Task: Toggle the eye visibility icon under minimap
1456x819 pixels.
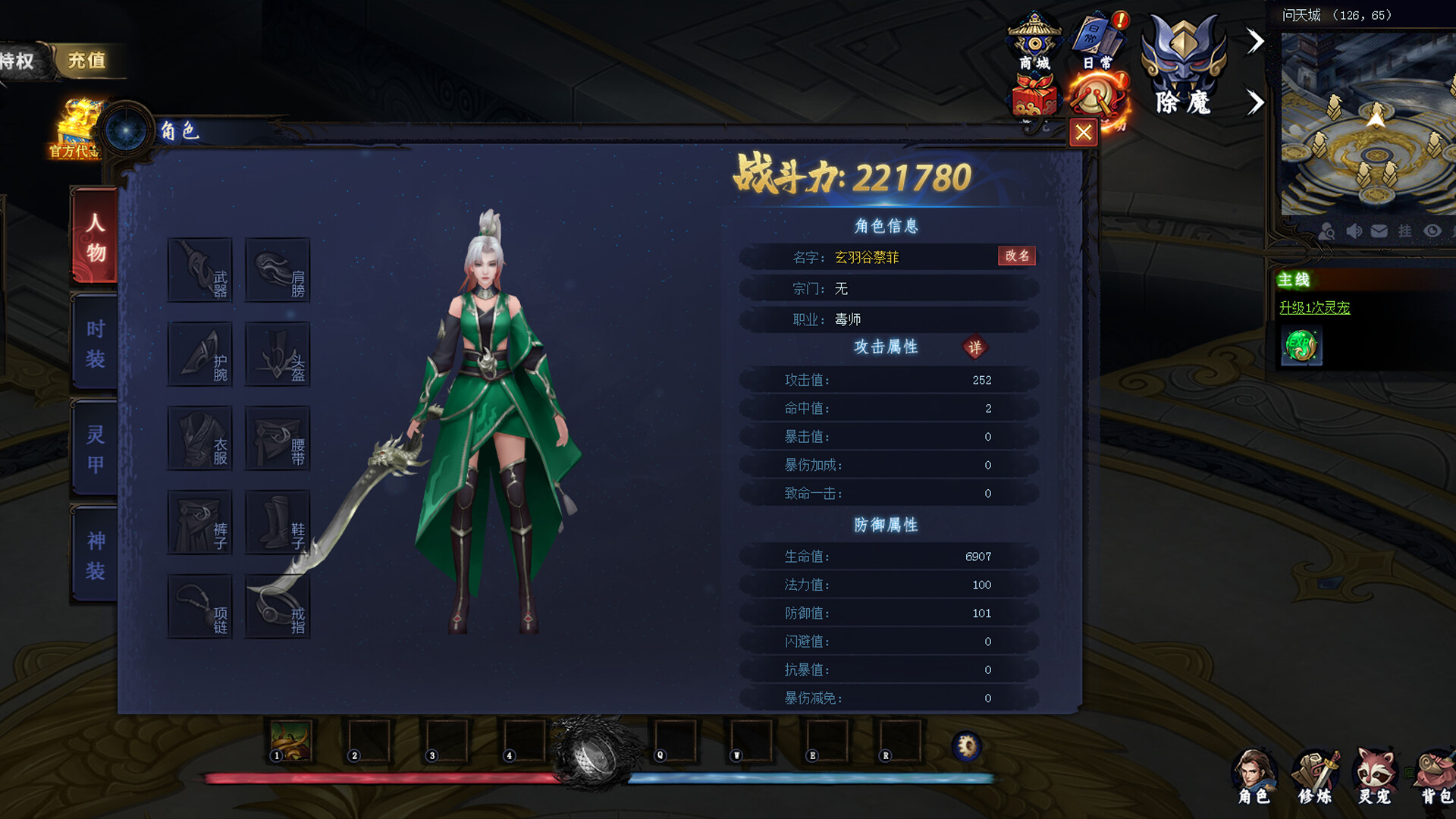Action: (x=1433, y=231)
